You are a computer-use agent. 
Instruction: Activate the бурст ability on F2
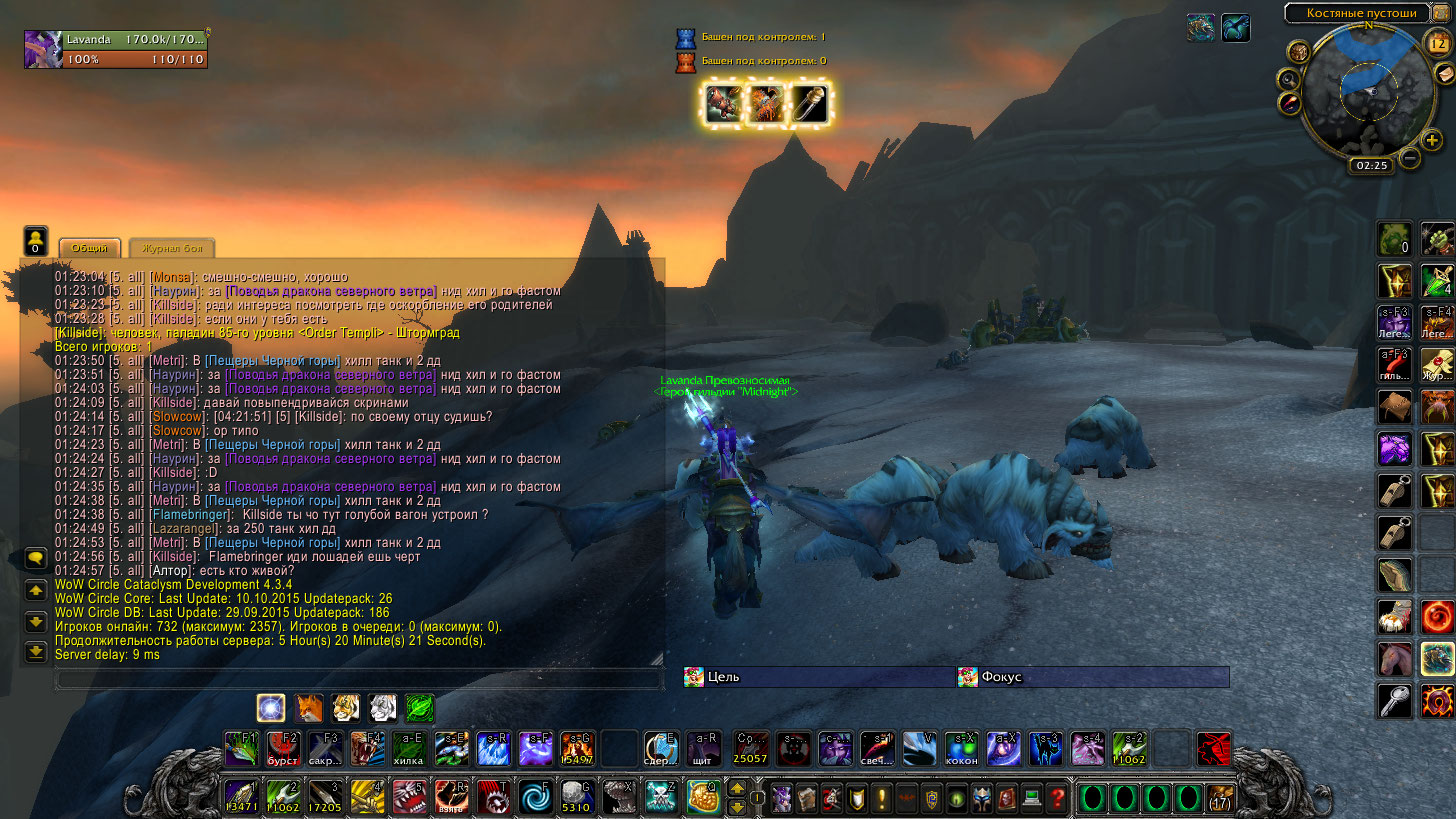click(x=283, y=749)
